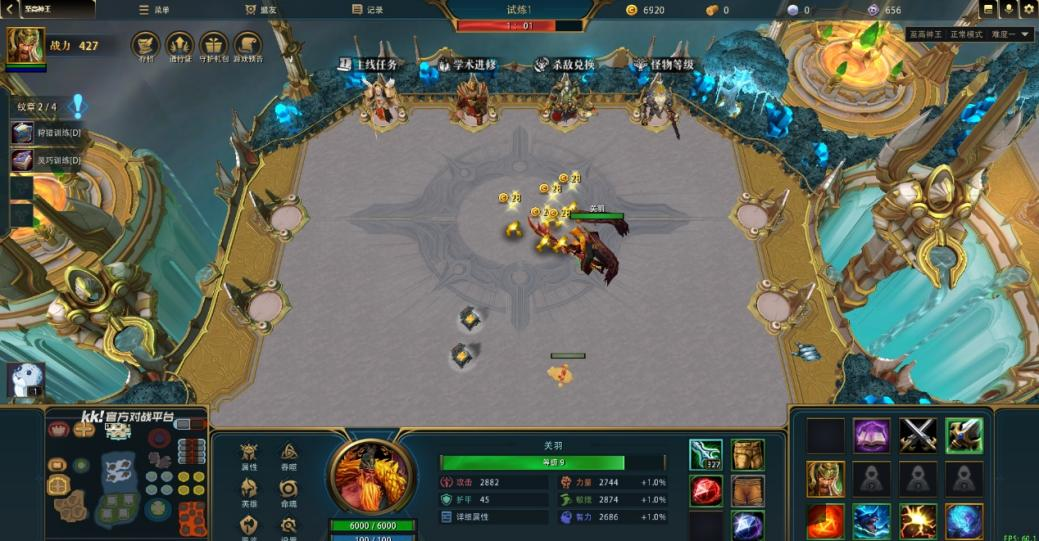Select the 狩猎训练 emblem entry

pos(46,132)
